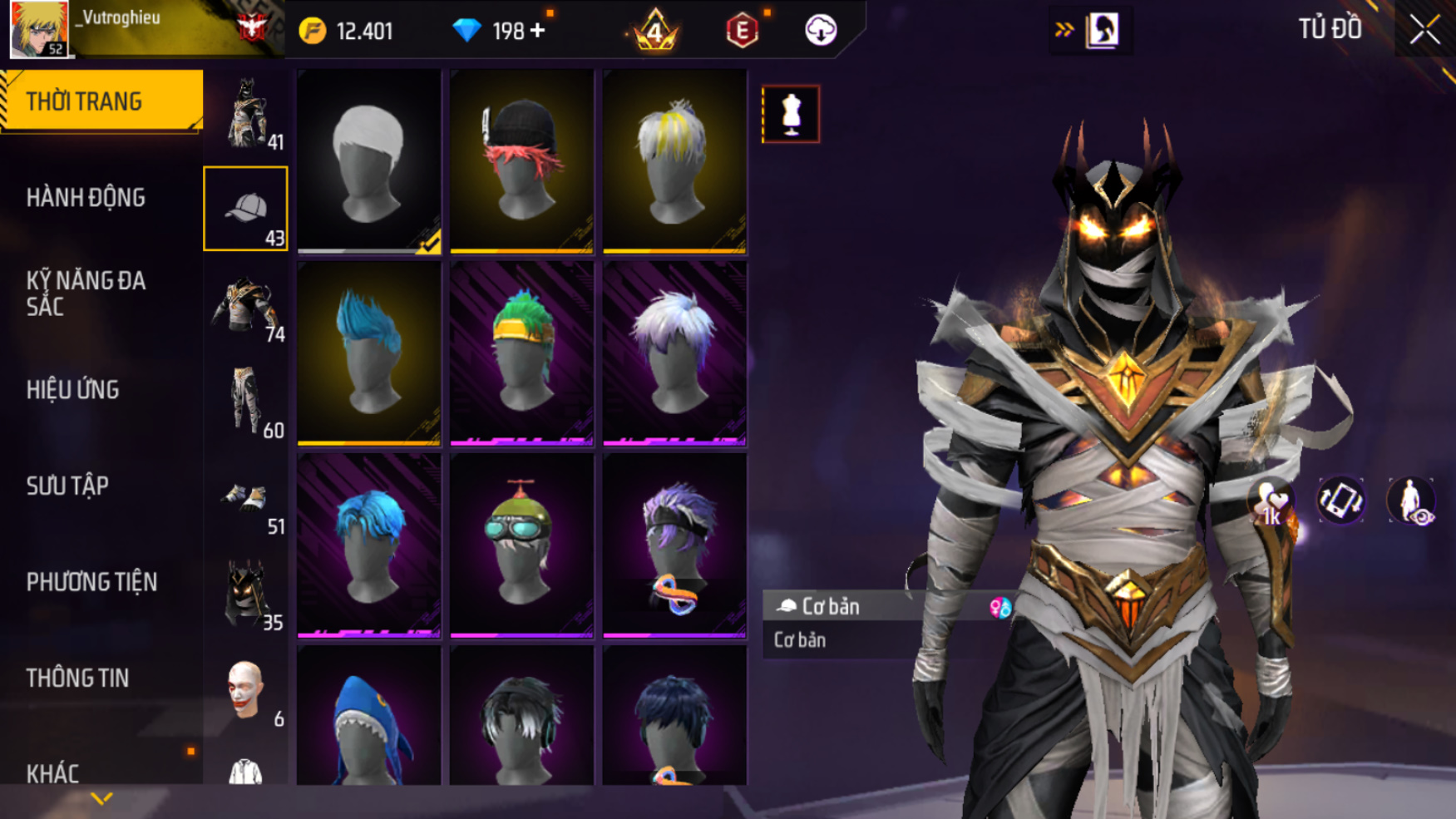Select the propeller cap with goggles

(521, 545)
